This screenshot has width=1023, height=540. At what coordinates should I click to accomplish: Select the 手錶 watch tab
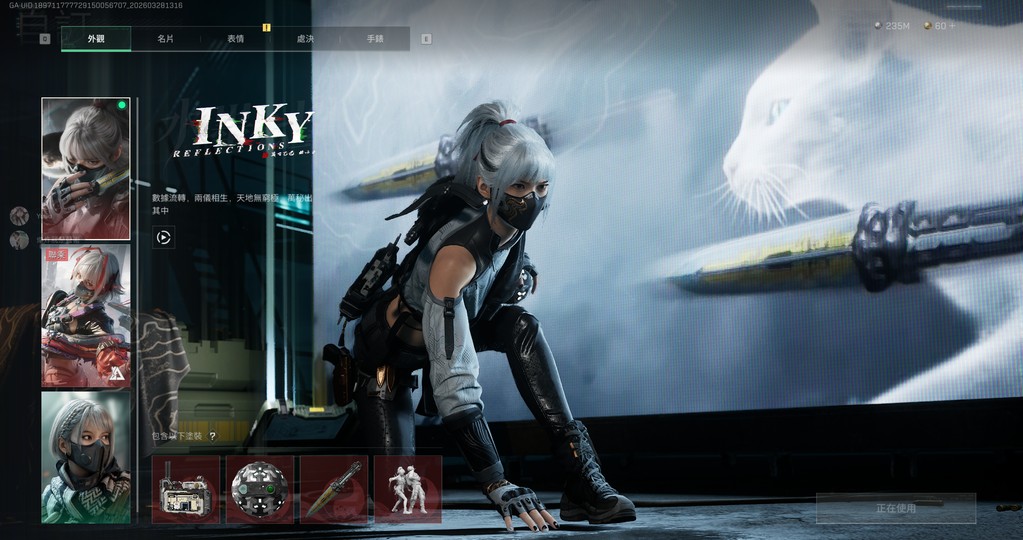pos(375,39)
